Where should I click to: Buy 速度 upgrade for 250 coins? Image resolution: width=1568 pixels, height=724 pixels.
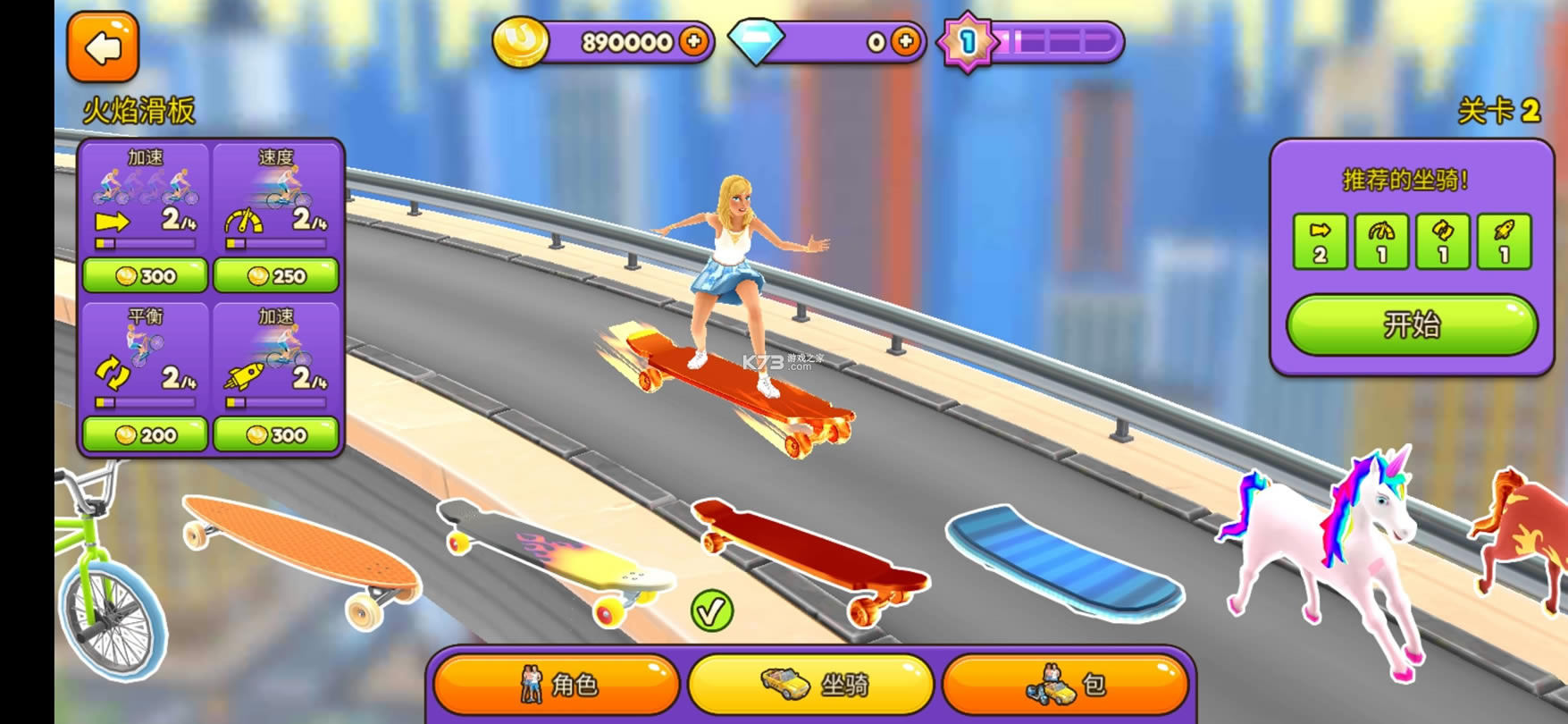point(276,276)
